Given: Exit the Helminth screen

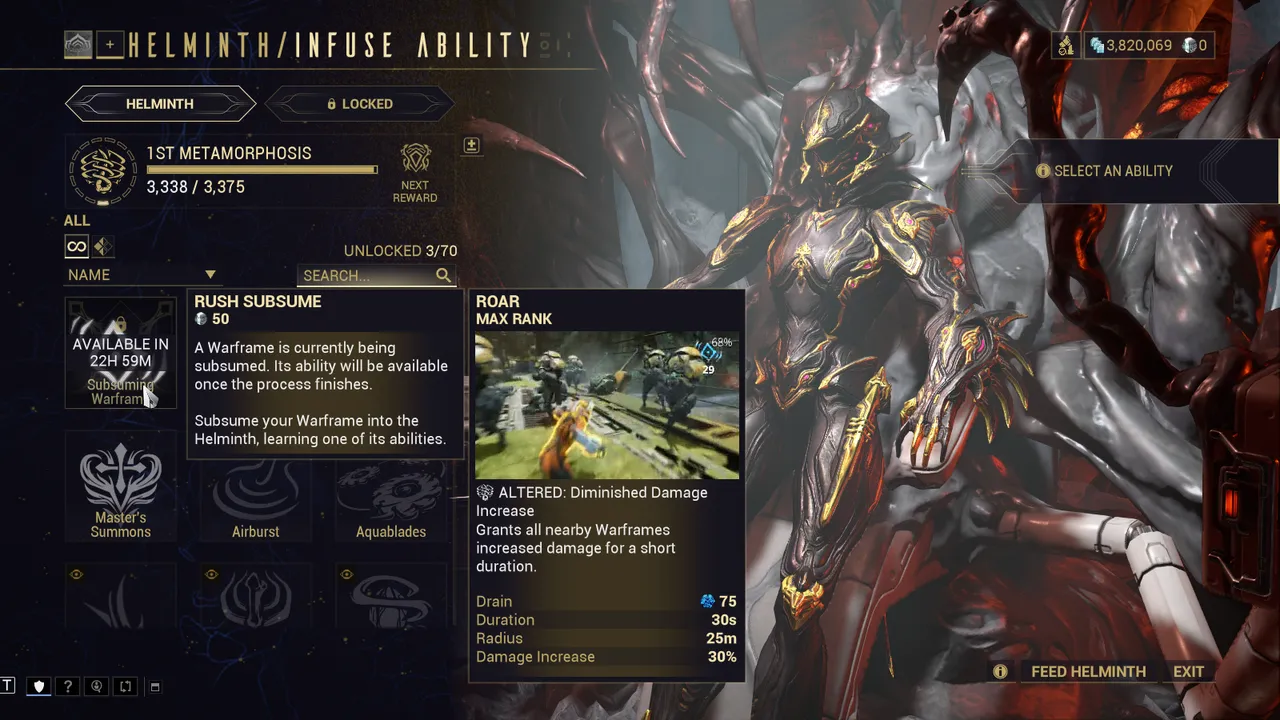Looking at the screenshot, I should [1189, 672].
